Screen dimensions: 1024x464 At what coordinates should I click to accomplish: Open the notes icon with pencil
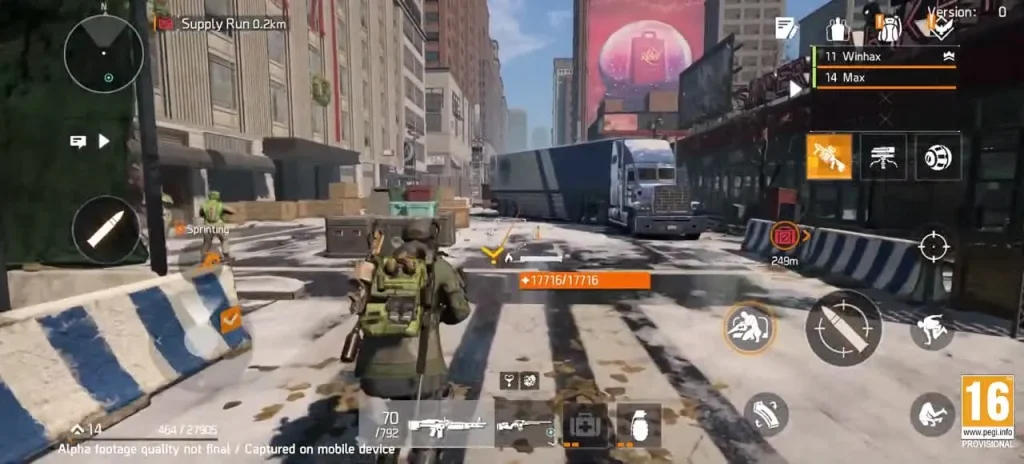pyautogui.click(x=786, y=28)
